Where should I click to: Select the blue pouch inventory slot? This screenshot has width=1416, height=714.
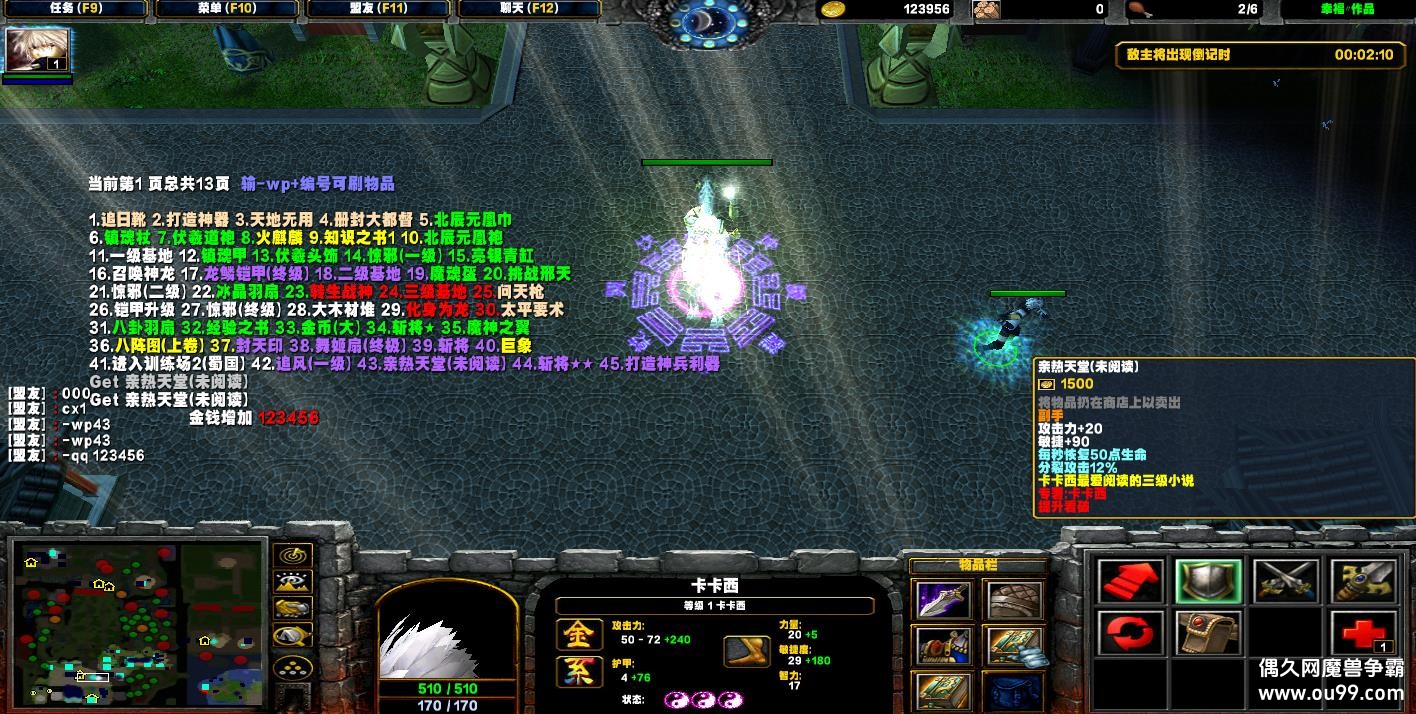click(1014, 691)
